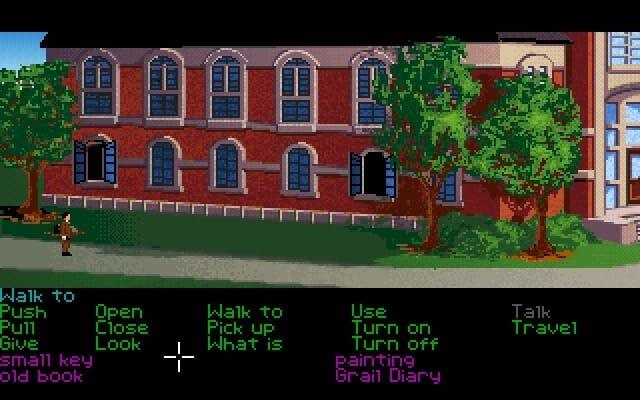
Task: Activate the Travel verb
Action: click(x=544, y=328)
